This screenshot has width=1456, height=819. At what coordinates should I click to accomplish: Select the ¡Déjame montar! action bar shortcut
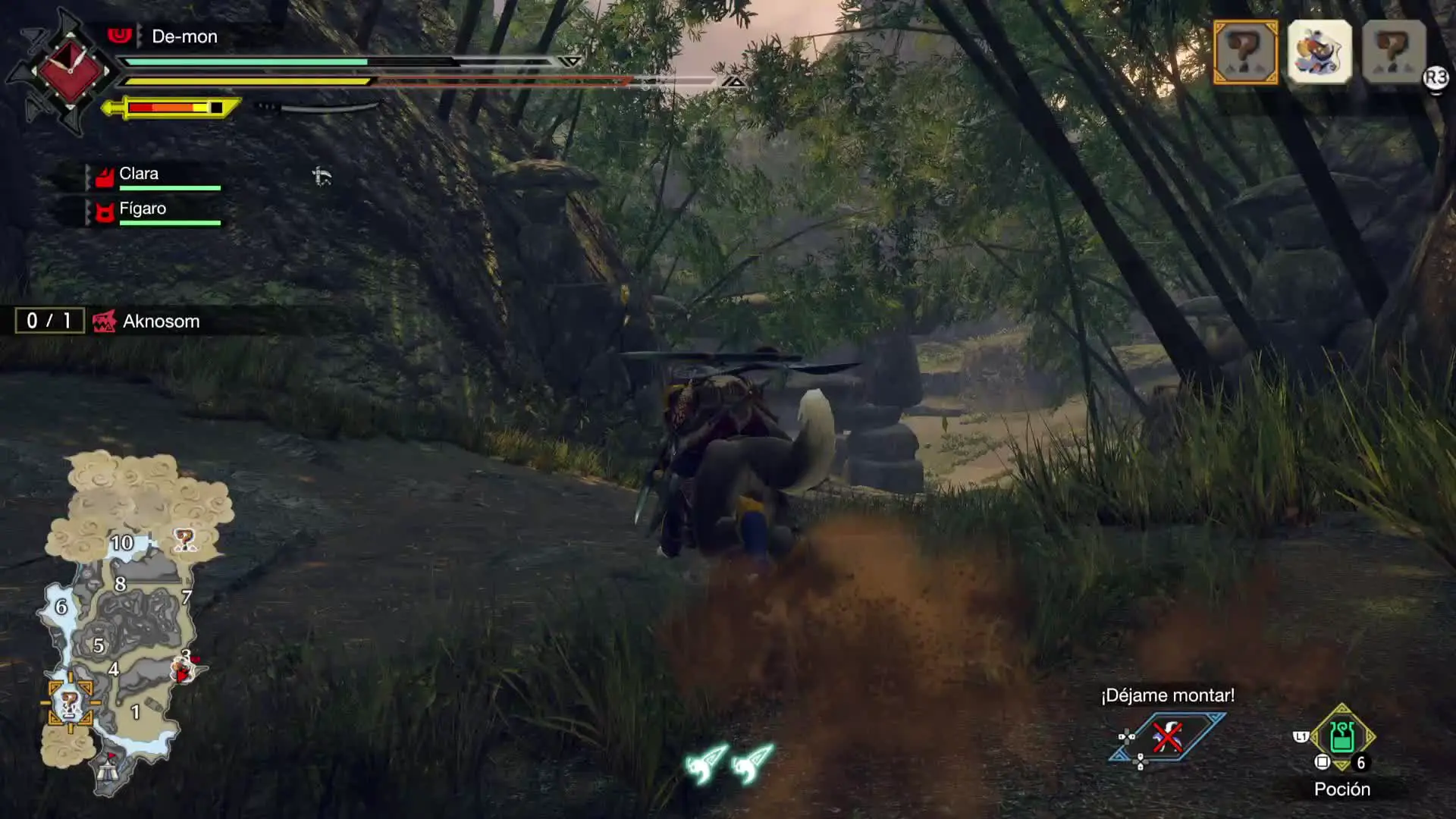[1166, 737]
